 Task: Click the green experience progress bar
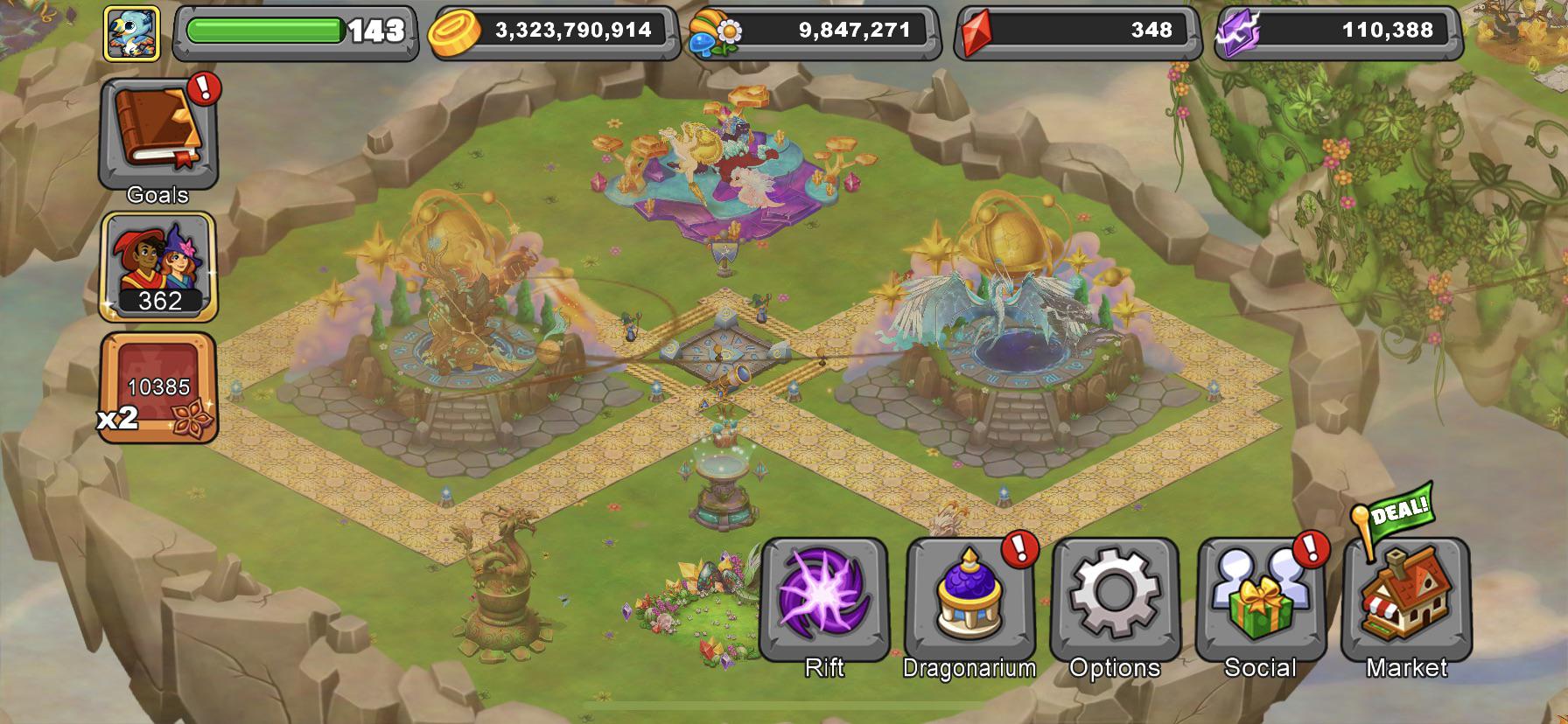pyautogui.click(x=262, y=29)
